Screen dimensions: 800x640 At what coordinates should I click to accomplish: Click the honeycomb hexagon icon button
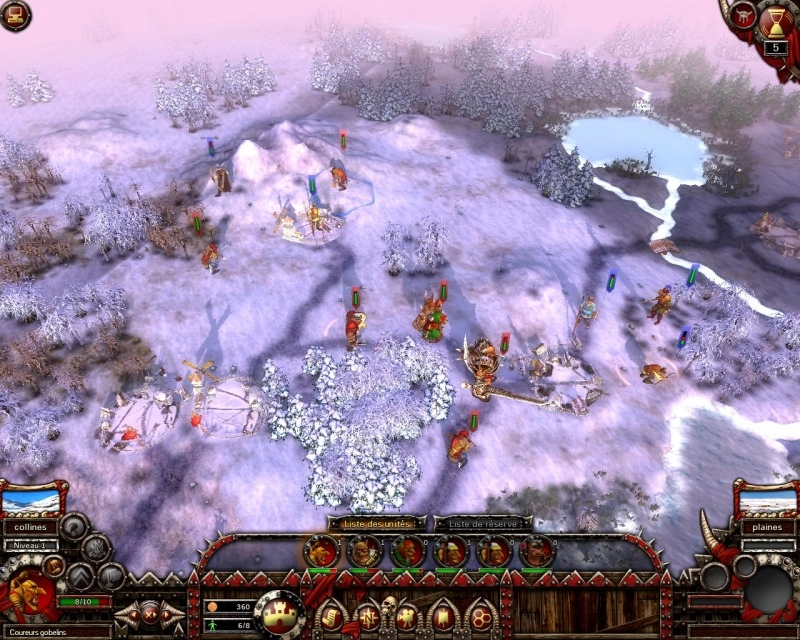tap(480, 615)
